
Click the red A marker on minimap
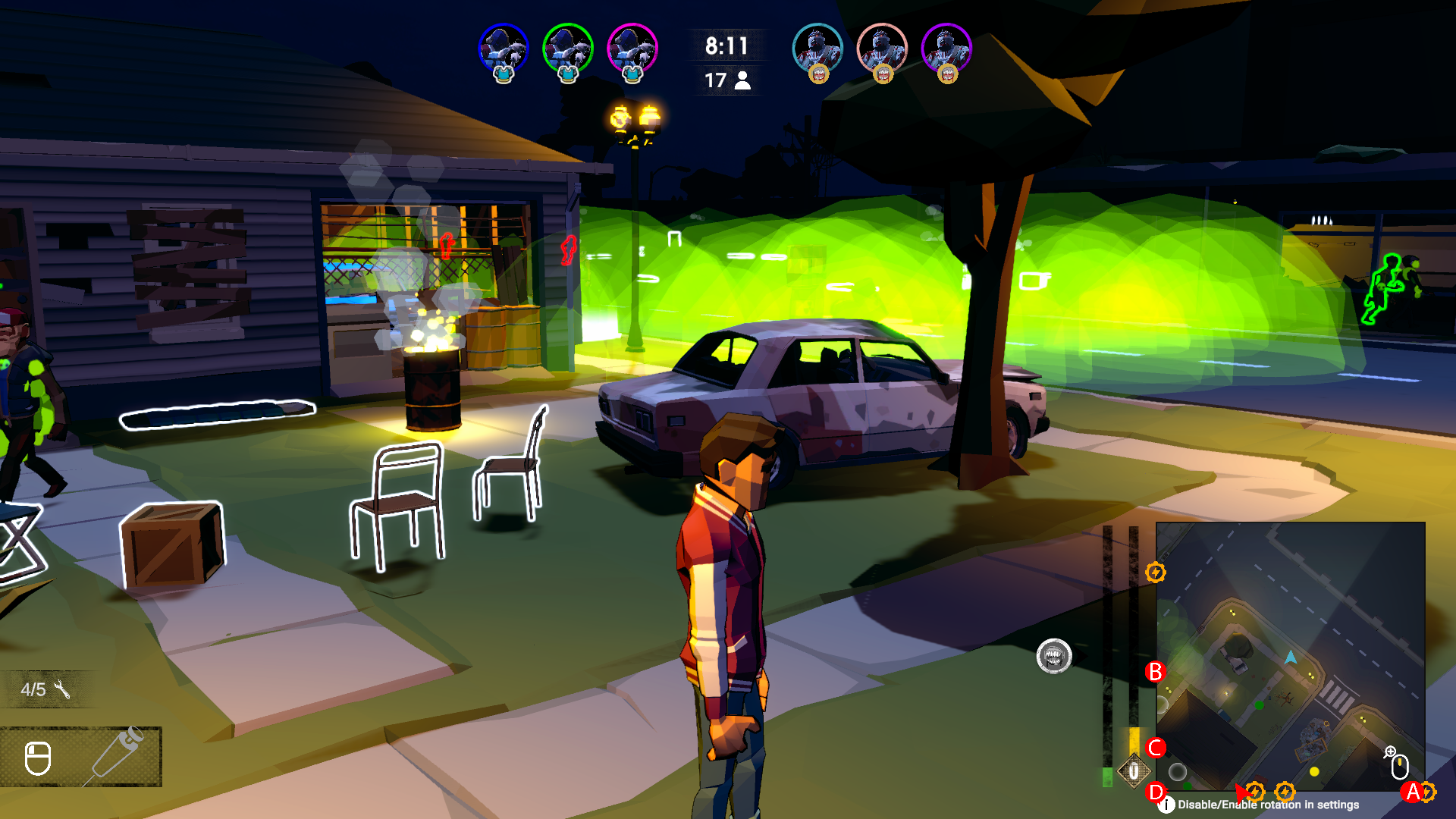pyautogui.click(x=1412, y=792)
